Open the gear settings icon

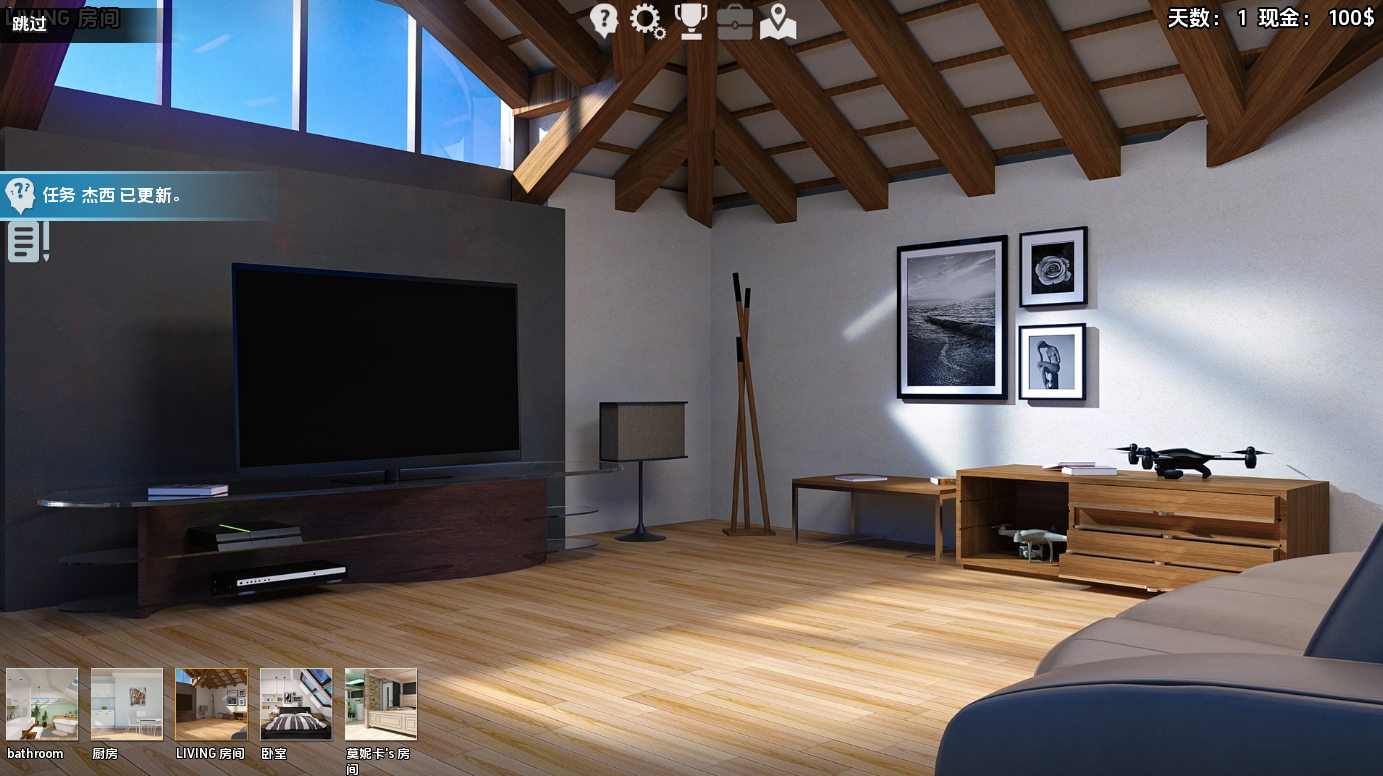[x=647, y=21]
